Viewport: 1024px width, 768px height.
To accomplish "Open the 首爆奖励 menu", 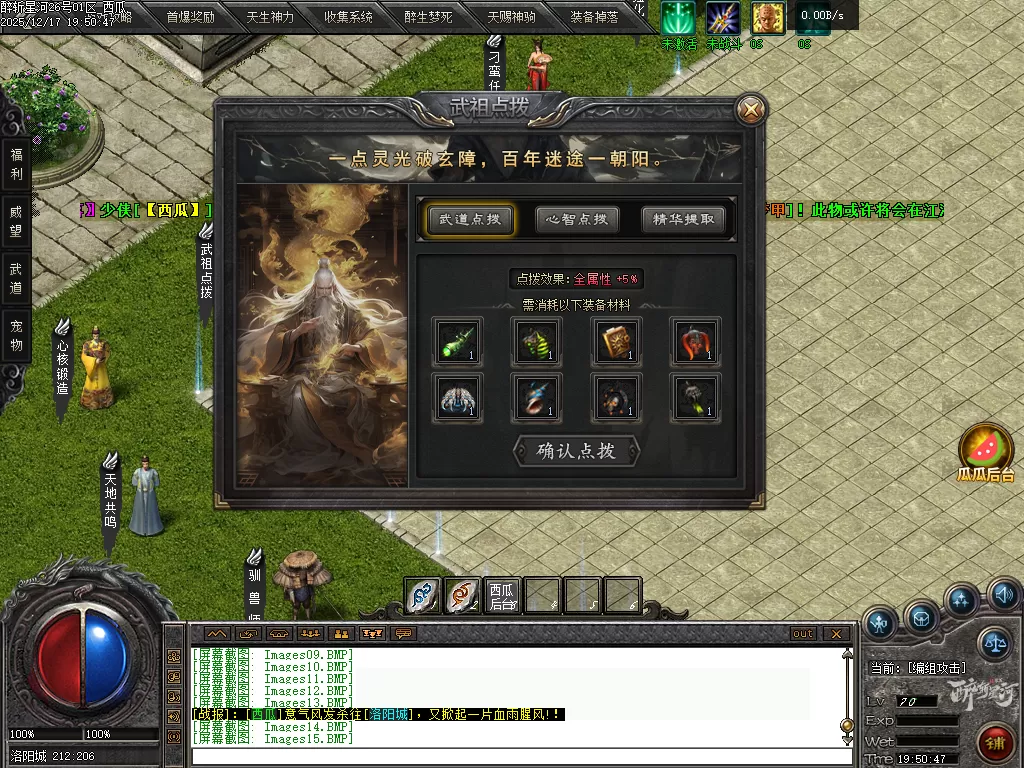I will [190, 17].
